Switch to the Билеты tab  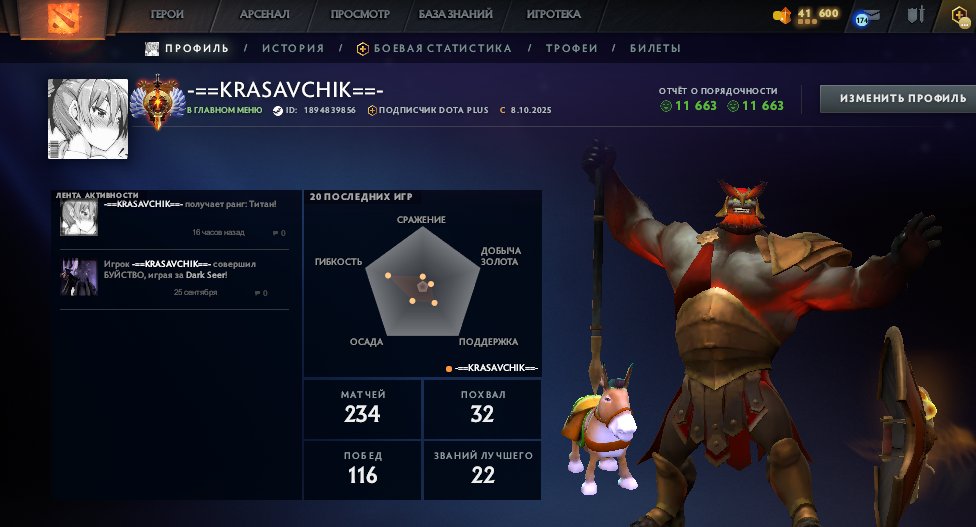[x=655, y=48]
